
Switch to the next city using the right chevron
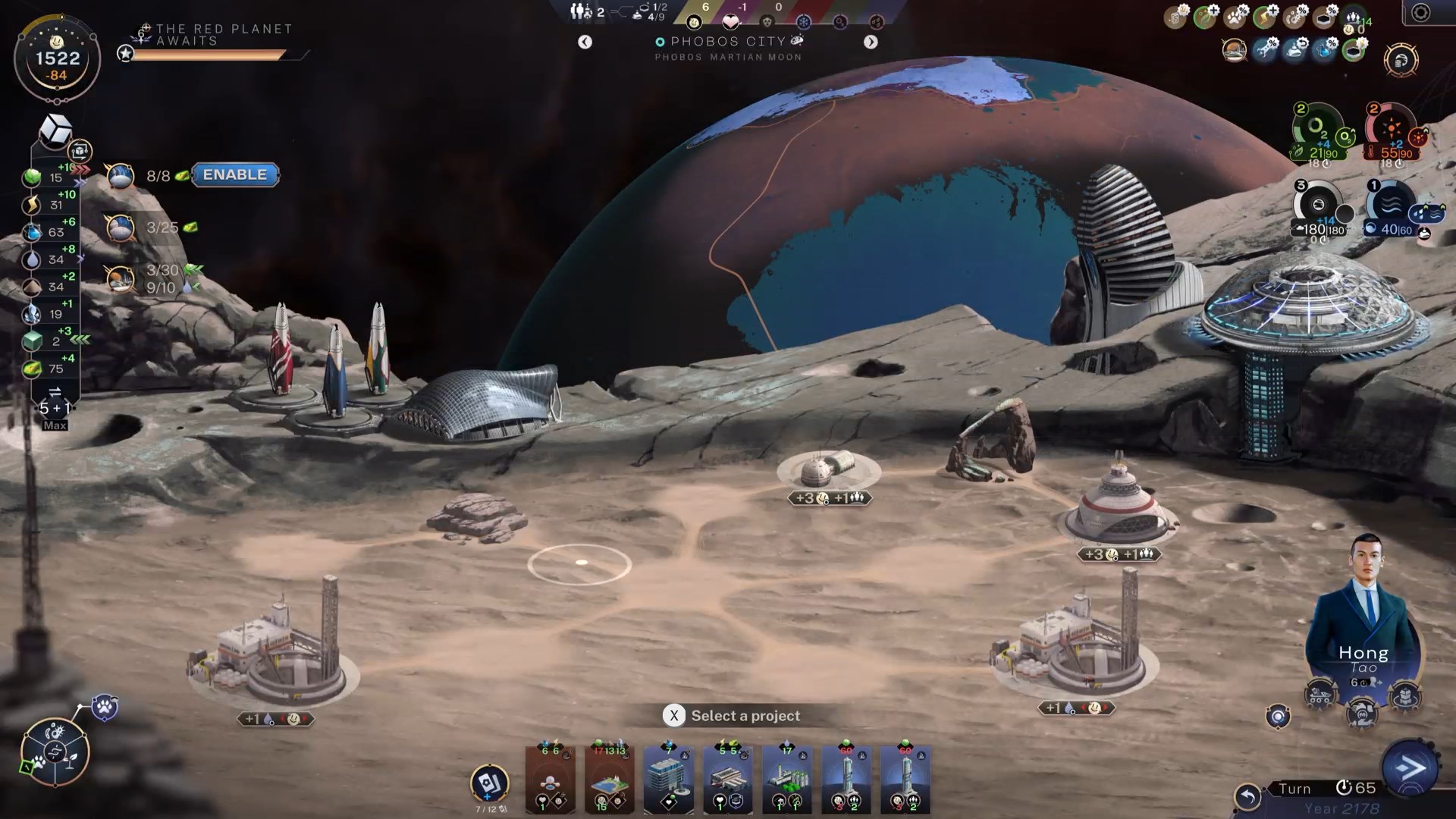871,42
